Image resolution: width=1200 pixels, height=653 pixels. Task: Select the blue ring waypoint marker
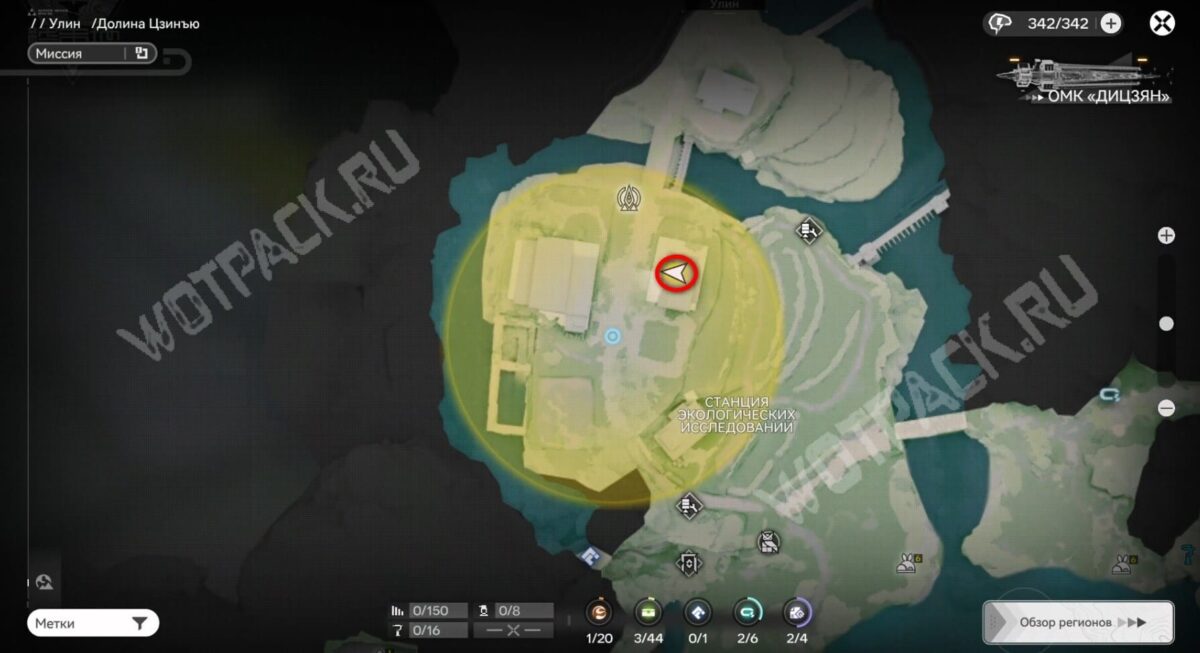tap(613, 338)
